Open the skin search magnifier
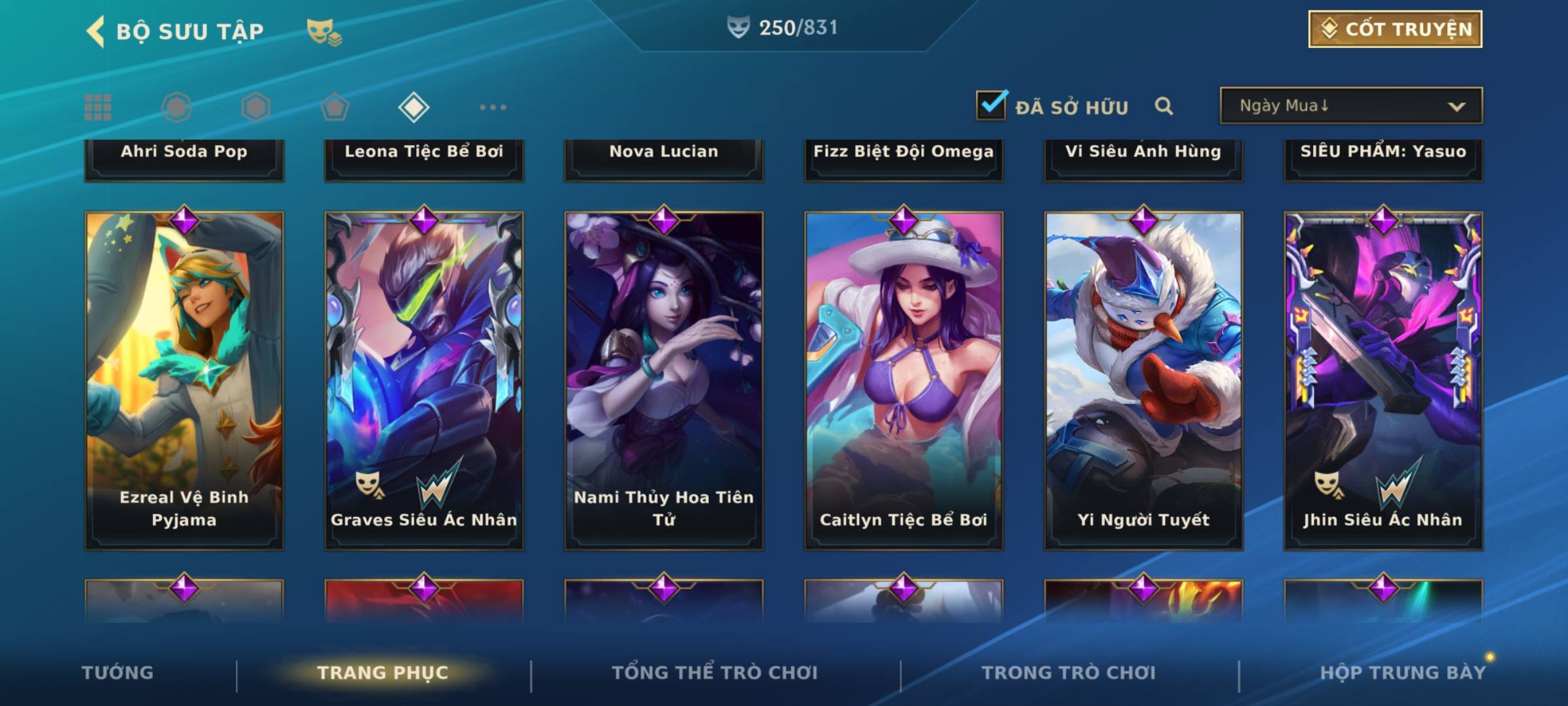This screenshot has width=1568, height=706. coord(1164,106)
